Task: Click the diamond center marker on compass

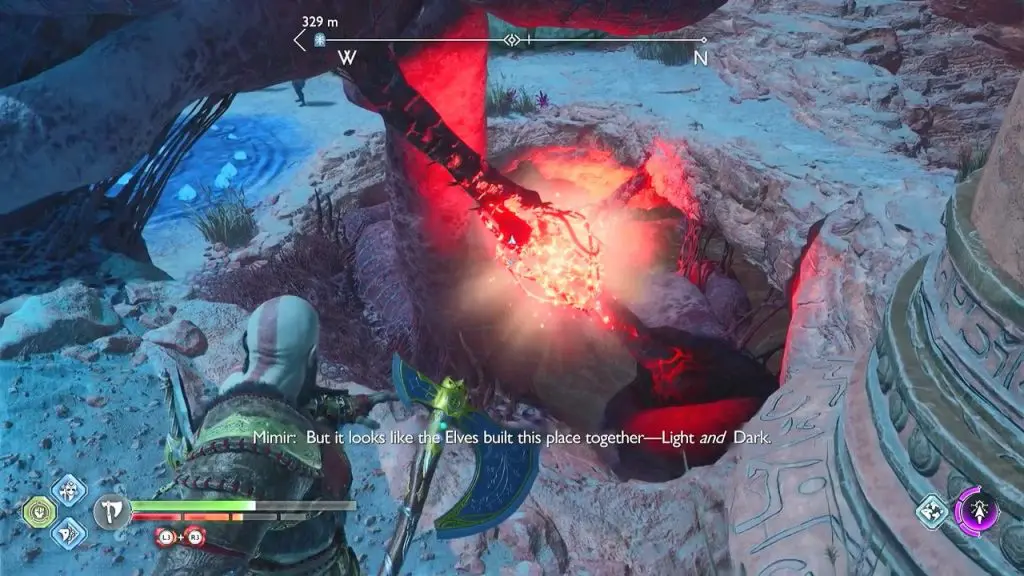Action: pos(512,40)
